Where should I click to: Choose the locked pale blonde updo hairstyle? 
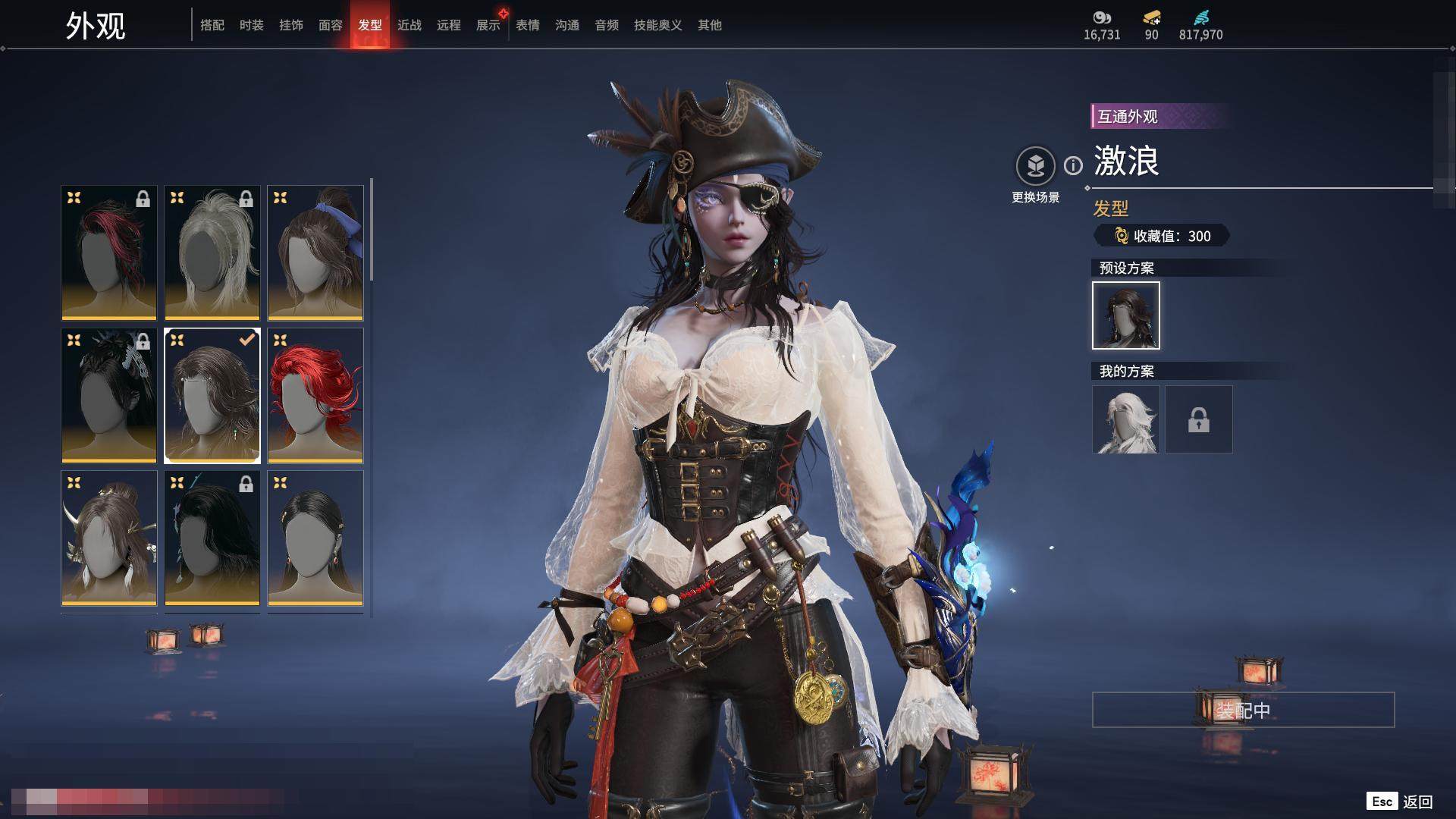click(x=212, y=253)
